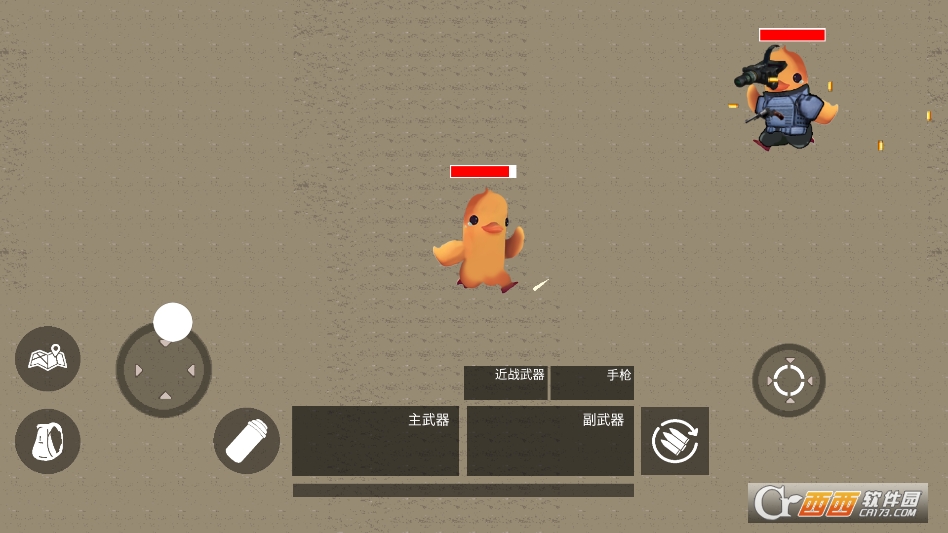Select the 主武器 primary weapon slot
Screen dimensions: 948x533
click(x=375, y=440)
